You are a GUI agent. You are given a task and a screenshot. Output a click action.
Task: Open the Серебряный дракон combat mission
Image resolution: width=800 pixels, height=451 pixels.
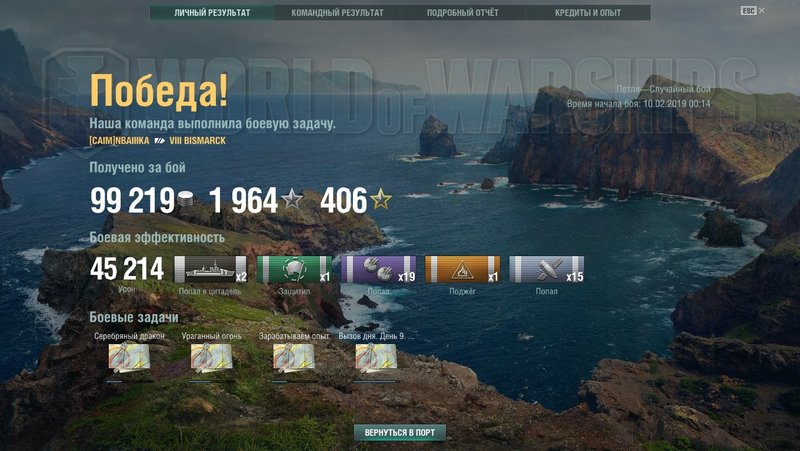(129, 357)
